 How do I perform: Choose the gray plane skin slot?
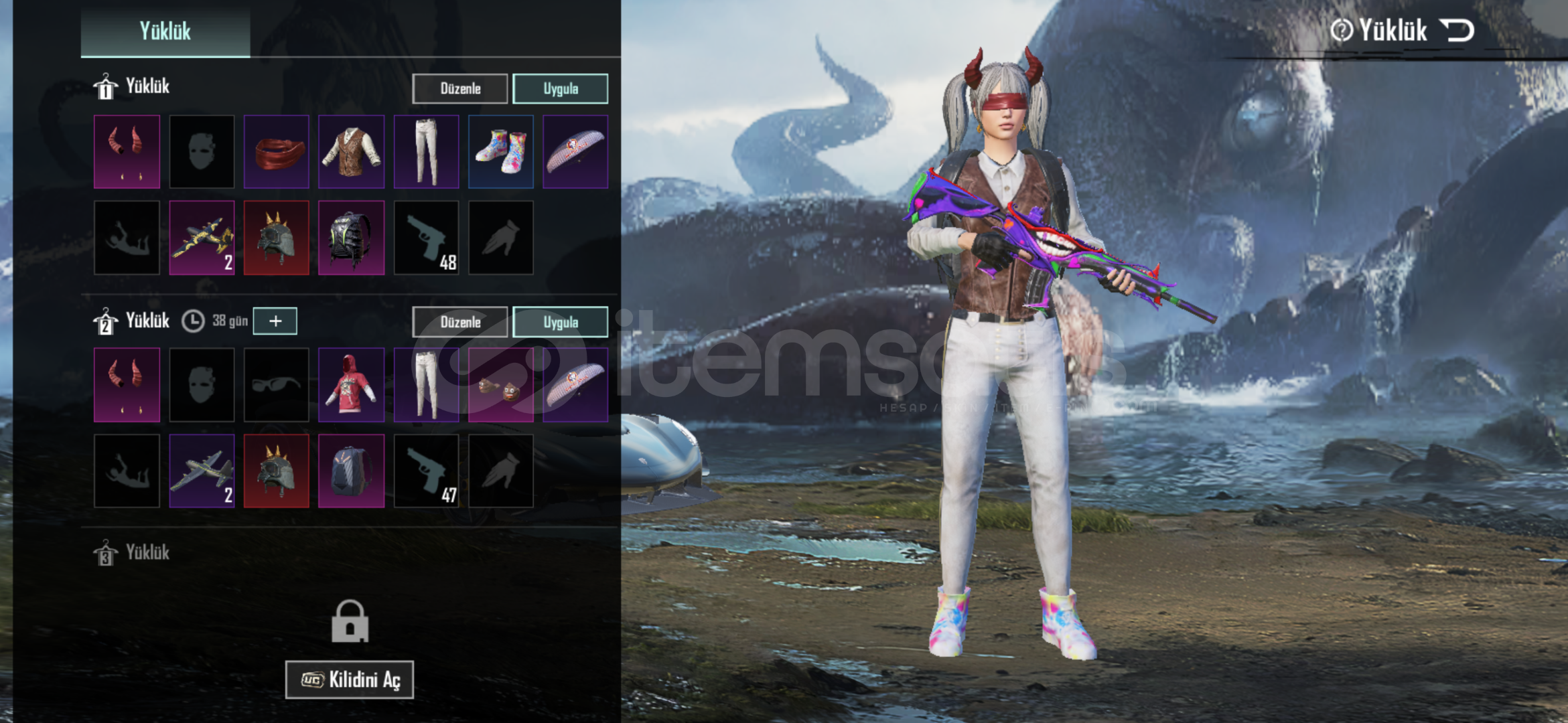click(x=202, y=471)
